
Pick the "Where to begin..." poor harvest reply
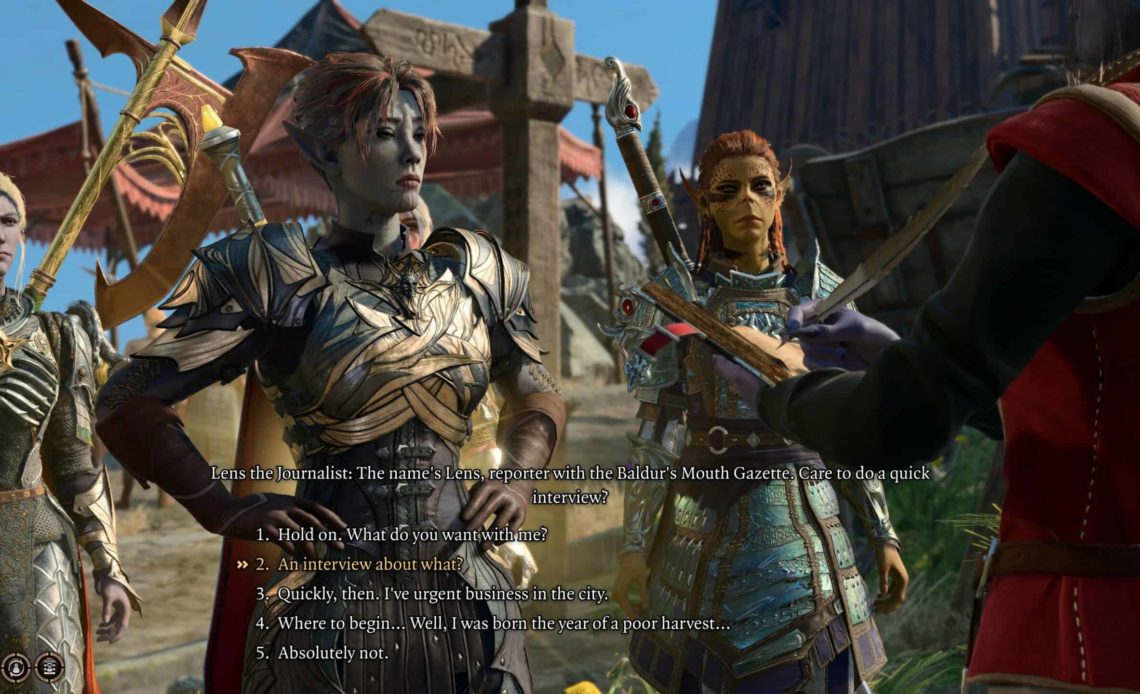[x=503, y=623]
